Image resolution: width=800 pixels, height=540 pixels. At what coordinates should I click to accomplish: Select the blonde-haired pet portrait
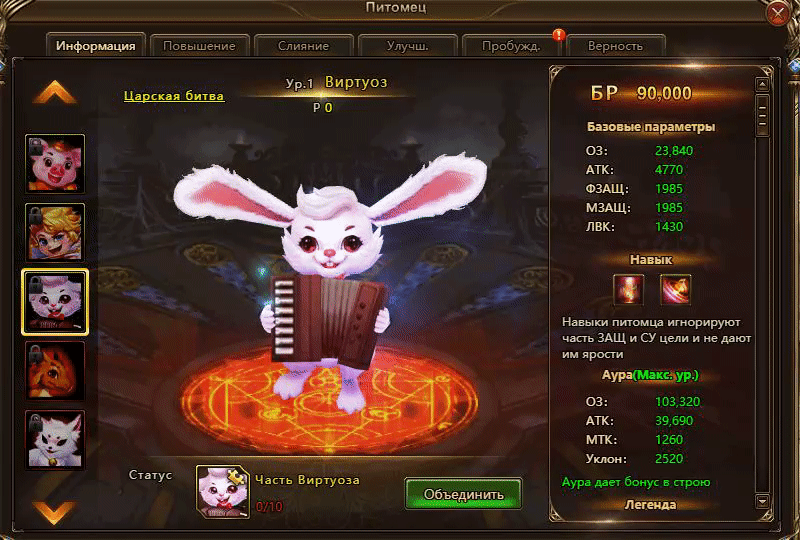(55, 232)
